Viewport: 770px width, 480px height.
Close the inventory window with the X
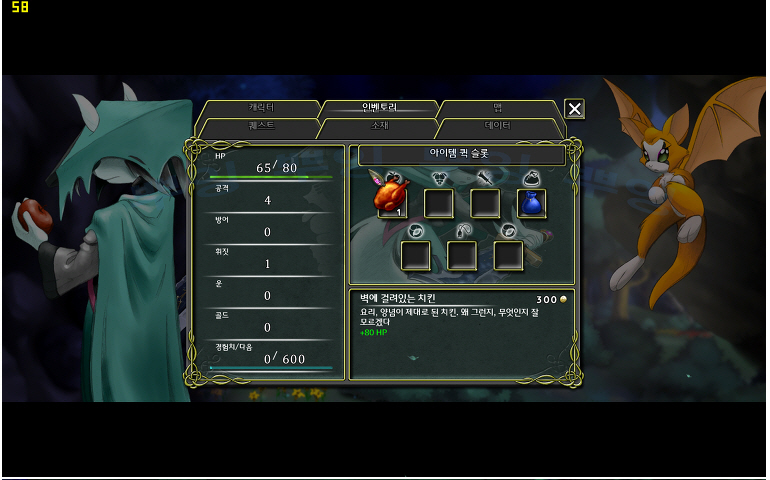click(x=574, y=109)
